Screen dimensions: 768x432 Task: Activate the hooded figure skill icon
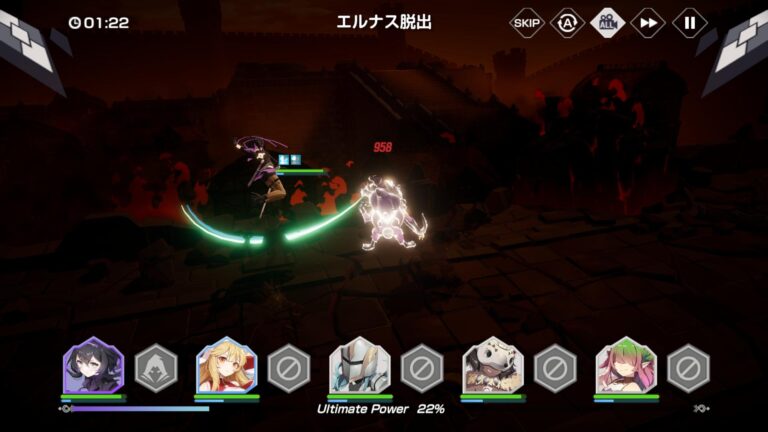click(x=156, y=367)
